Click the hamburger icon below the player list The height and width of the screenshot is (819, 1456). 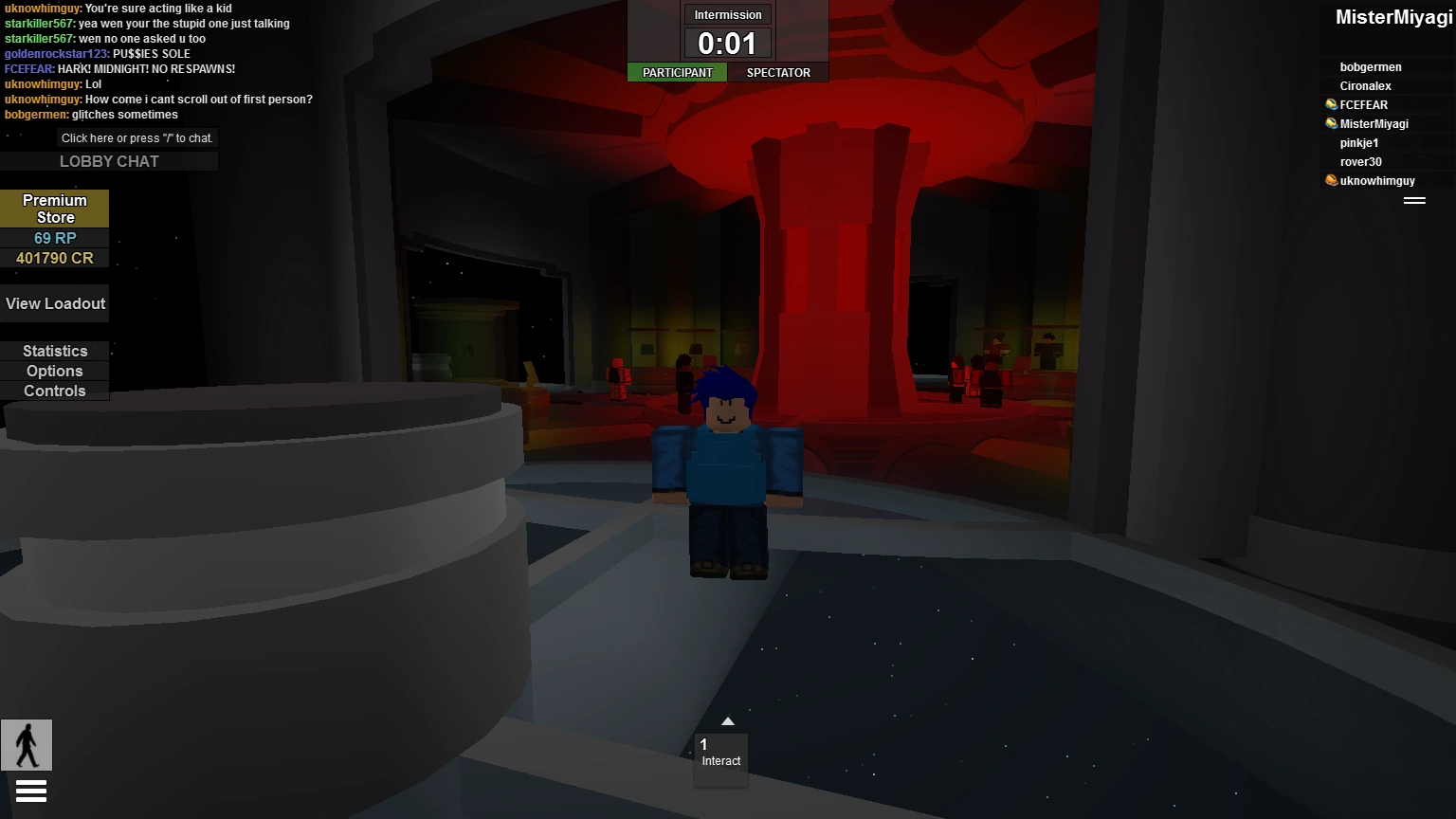pyautogui.click(x=1414, y=200)
